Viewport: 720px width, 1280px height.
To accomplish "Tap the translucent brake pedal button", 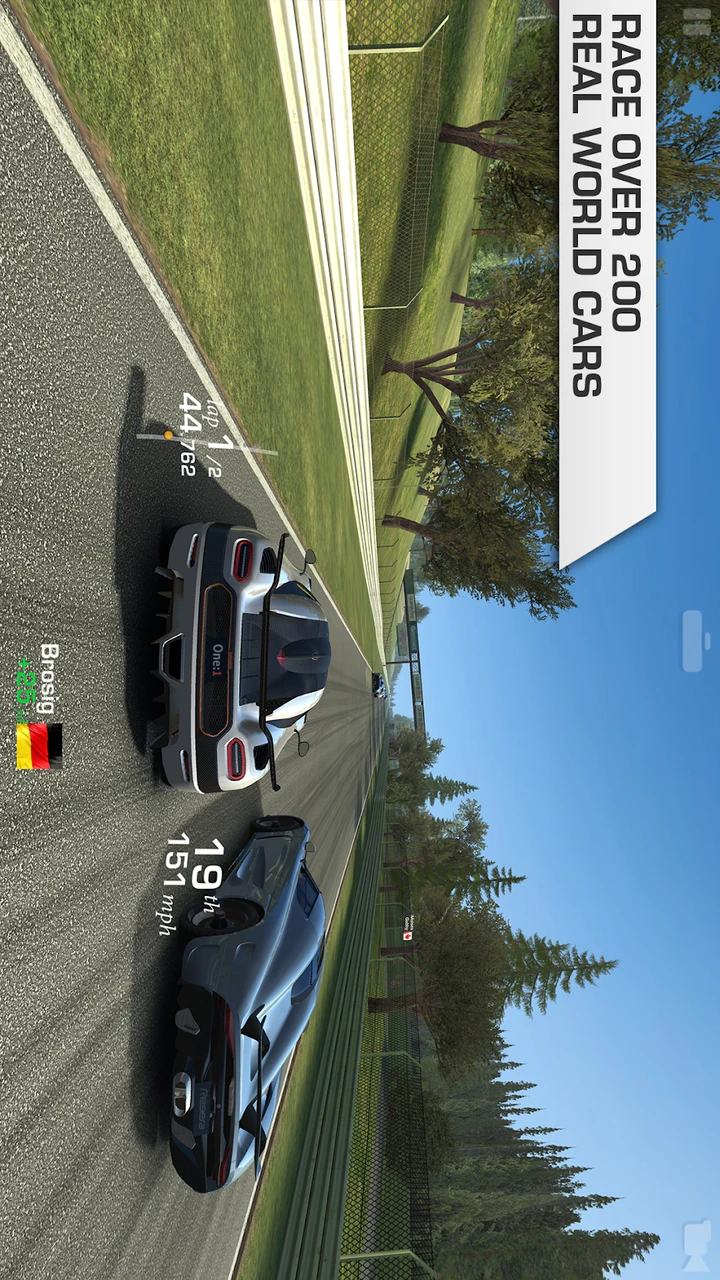I will click(694, 641).
